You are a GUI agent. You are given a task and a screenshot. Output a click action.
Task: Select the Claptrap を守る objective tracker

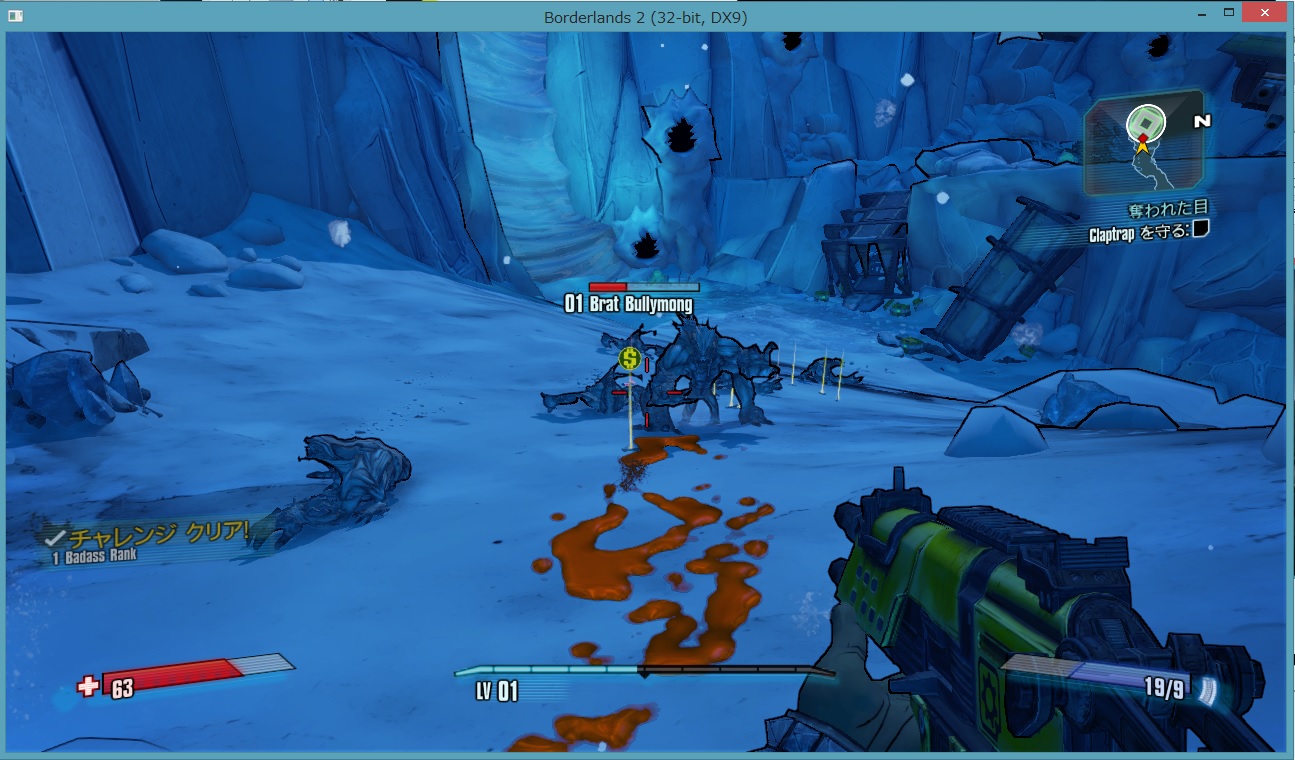pyautogui.click(x=1149, y=232)
